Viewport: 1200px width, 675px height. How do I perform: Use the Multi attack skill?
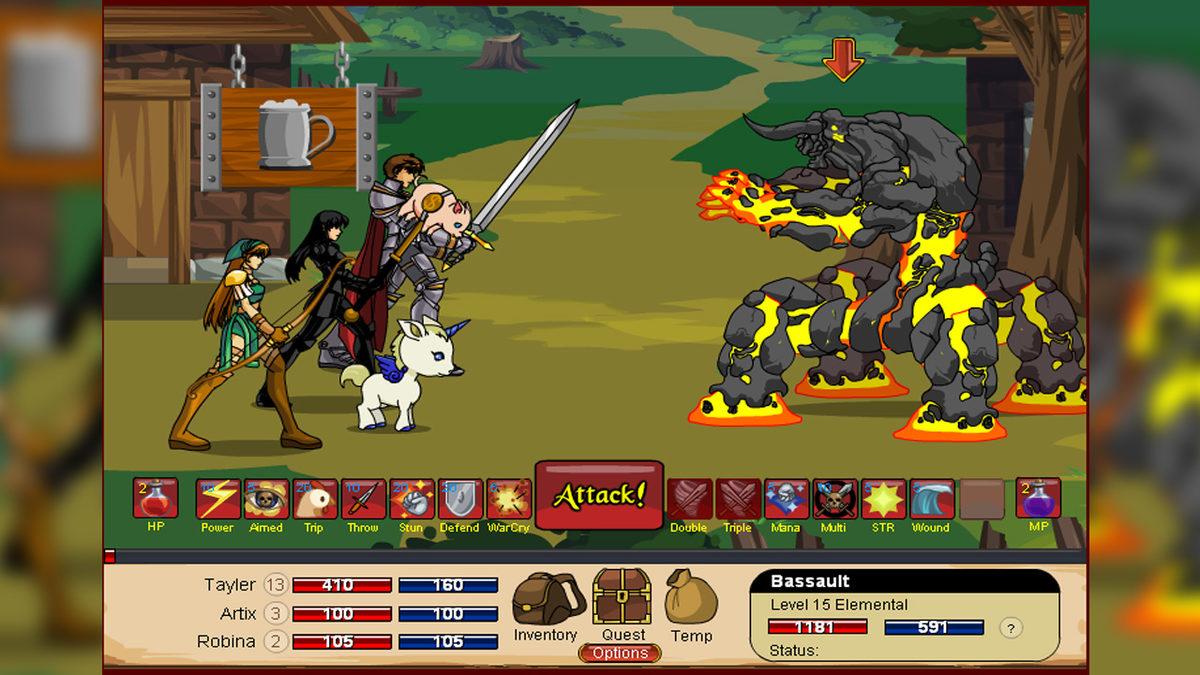(x=834, y=499)
